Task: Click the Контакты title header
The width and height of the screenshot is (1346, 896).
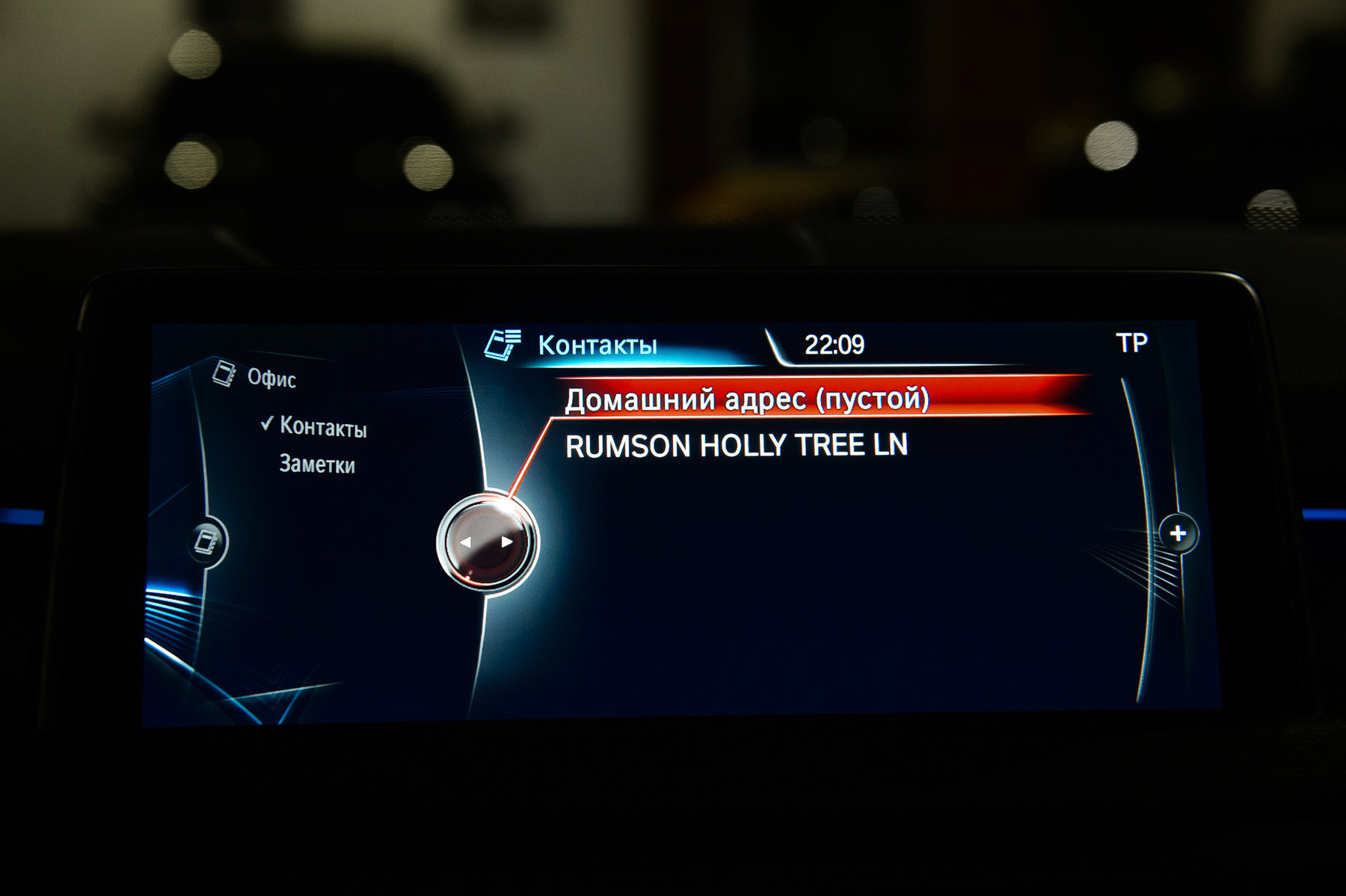Action: tap(597, 346)
